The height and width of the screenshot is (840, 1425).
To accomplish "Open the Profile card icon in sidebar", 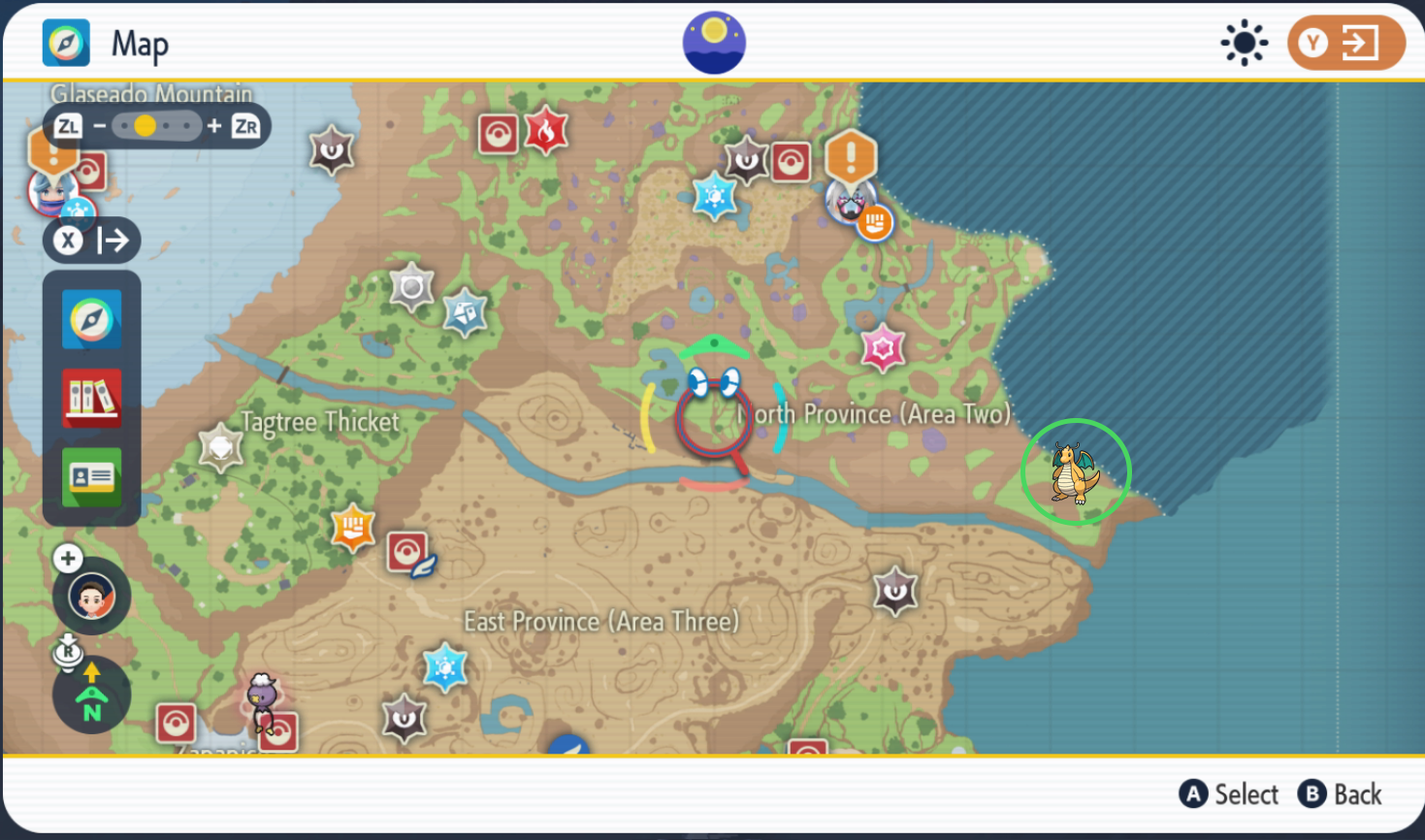I will (x=91, y=476).
